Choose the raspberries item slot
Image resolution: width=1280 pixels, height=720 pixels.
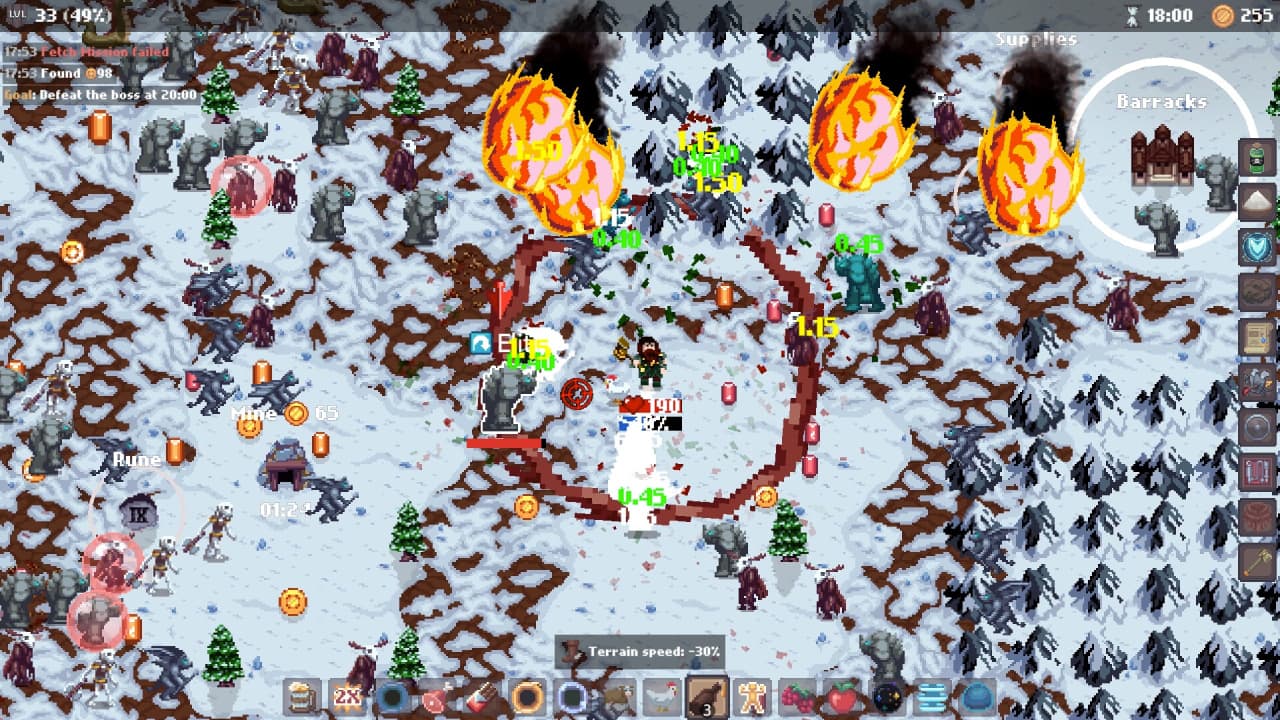[x=797, y=697]
